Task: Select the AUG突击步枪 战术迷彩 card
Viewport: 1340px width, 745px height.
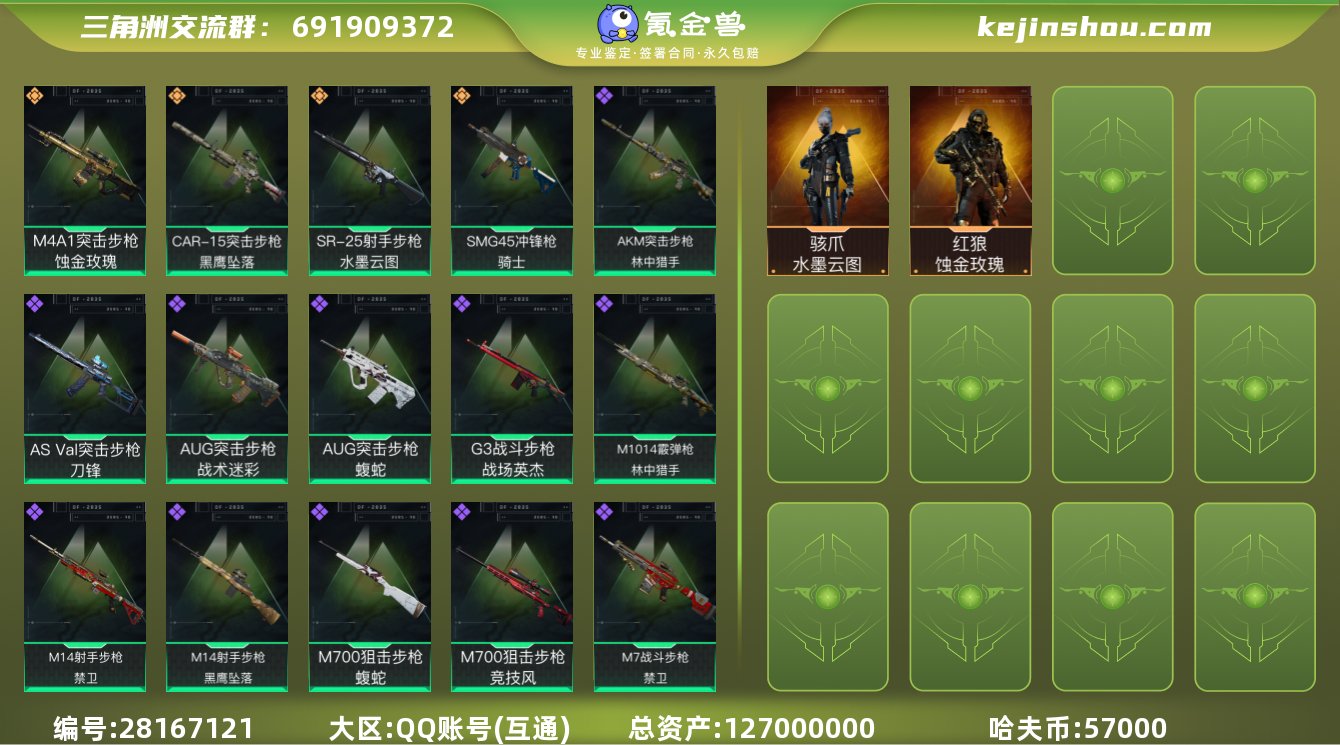Action: coord(226,390)
